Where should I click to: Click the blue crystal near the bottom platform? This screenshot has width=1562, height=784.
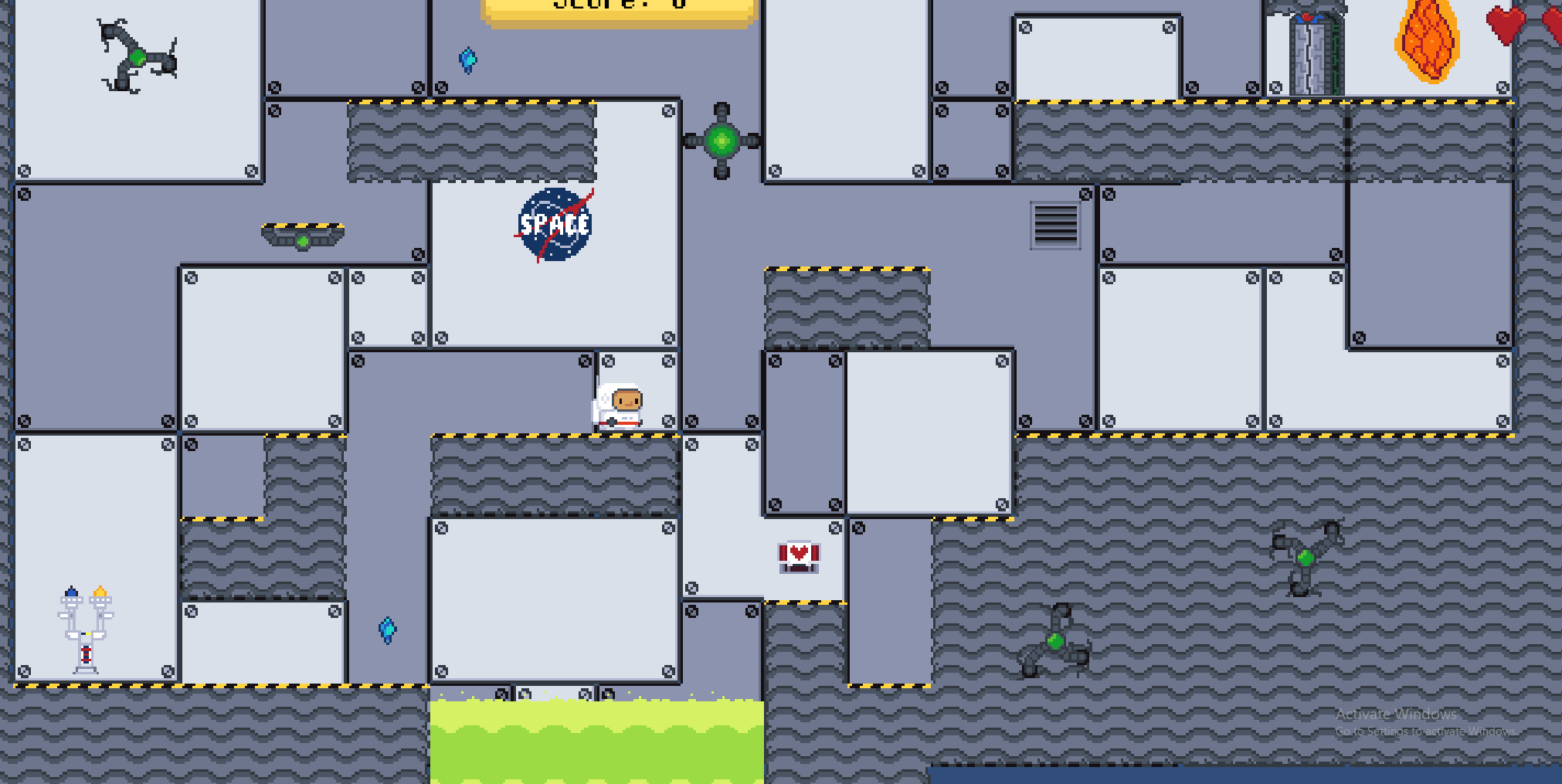tap(386, 630)
